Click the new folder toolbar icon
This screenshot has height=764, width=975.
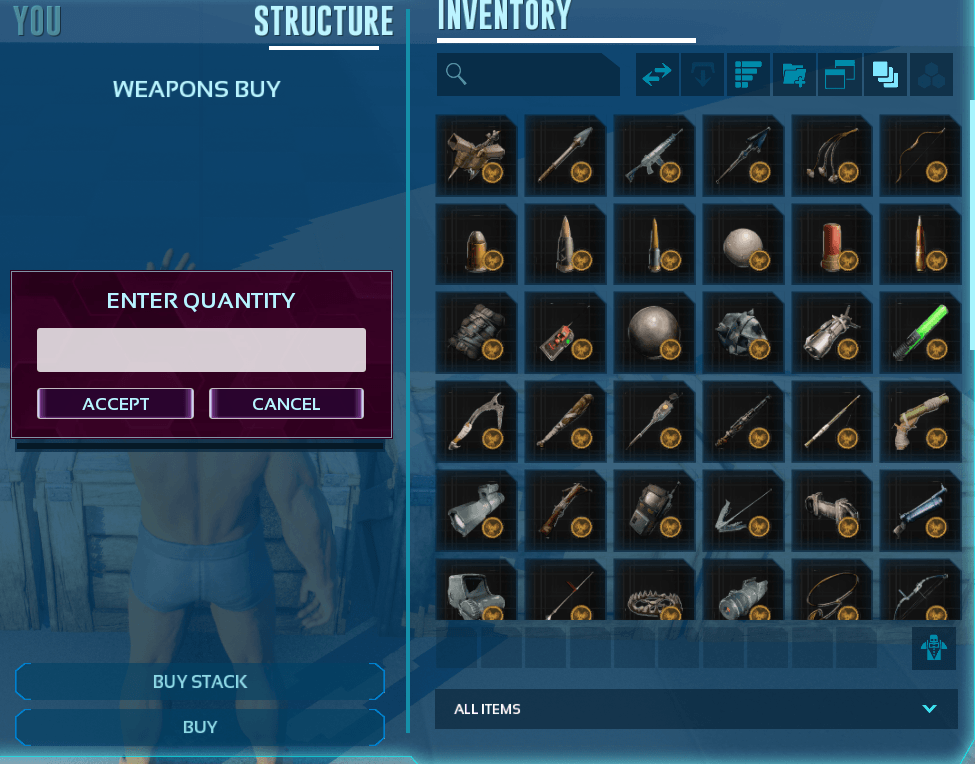[x=794, y=75]
